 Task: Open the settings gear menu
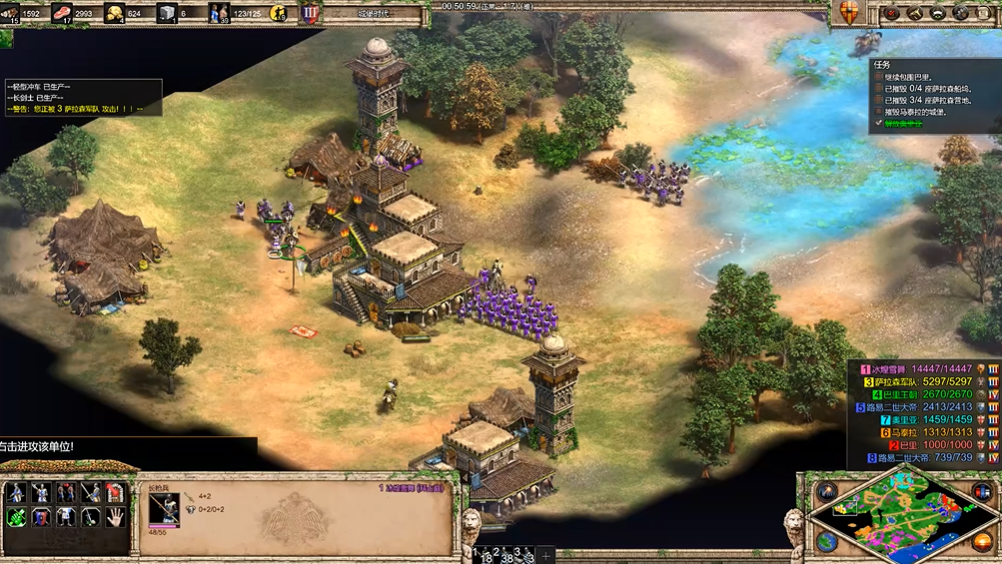962,13
